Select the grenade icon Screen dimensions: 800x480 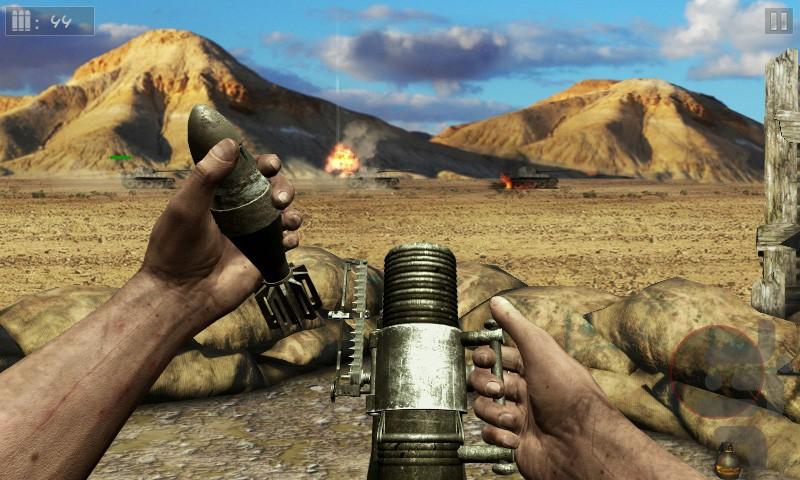coord(726,462)
